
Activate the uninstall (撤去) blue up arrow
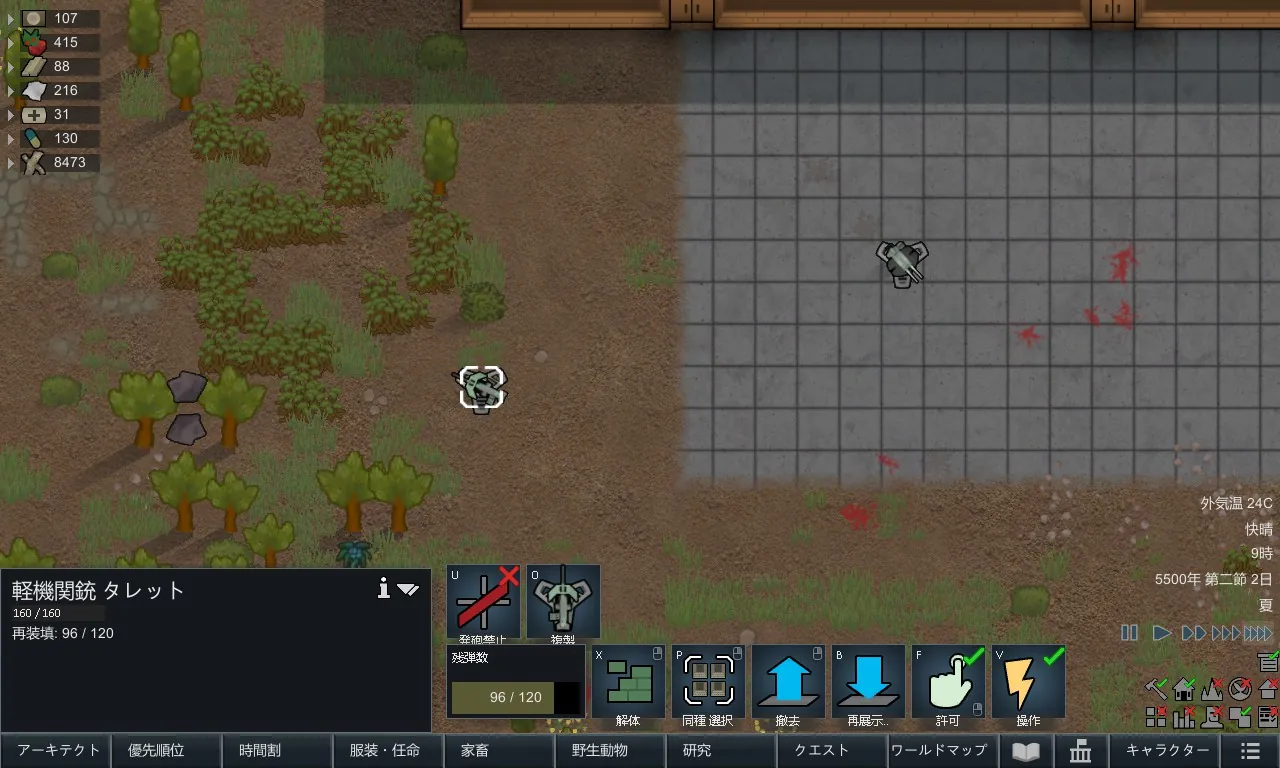pyautogui.click(x=788, y=682)
